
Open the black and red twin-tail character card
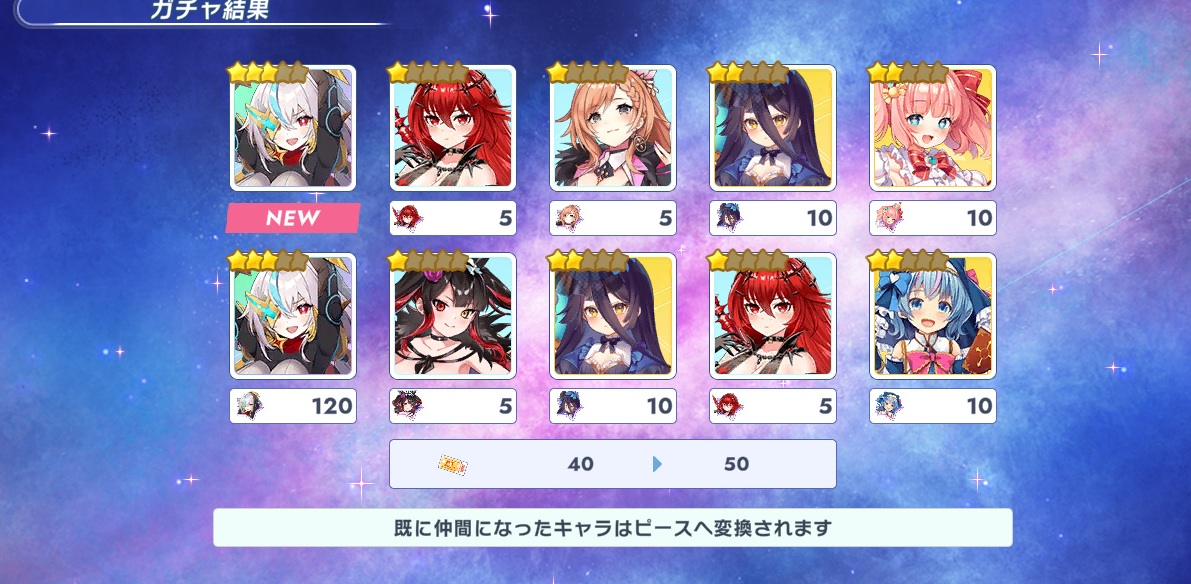coord(452,316)
